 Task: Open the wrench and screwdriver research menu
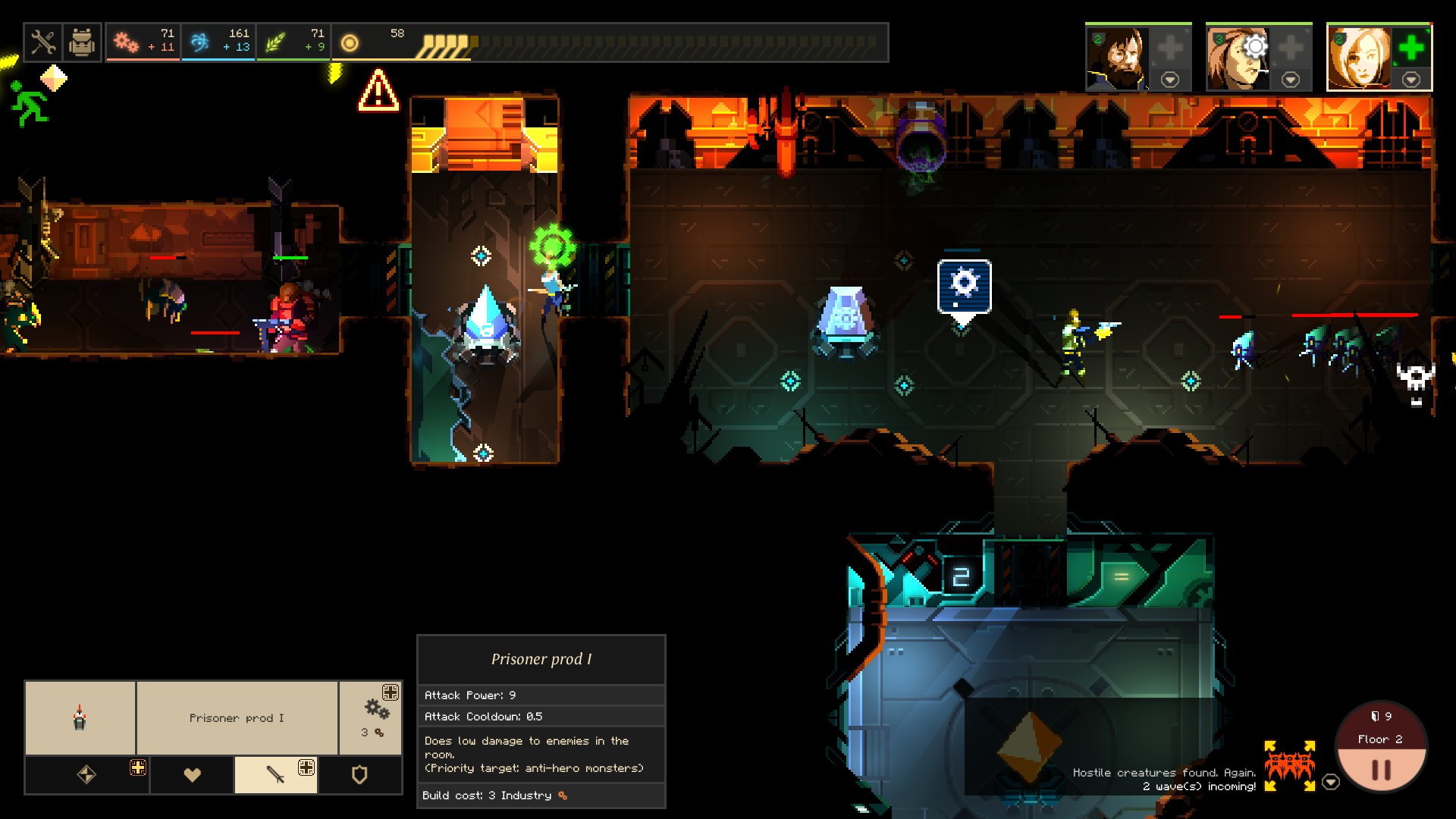point(43,42)
